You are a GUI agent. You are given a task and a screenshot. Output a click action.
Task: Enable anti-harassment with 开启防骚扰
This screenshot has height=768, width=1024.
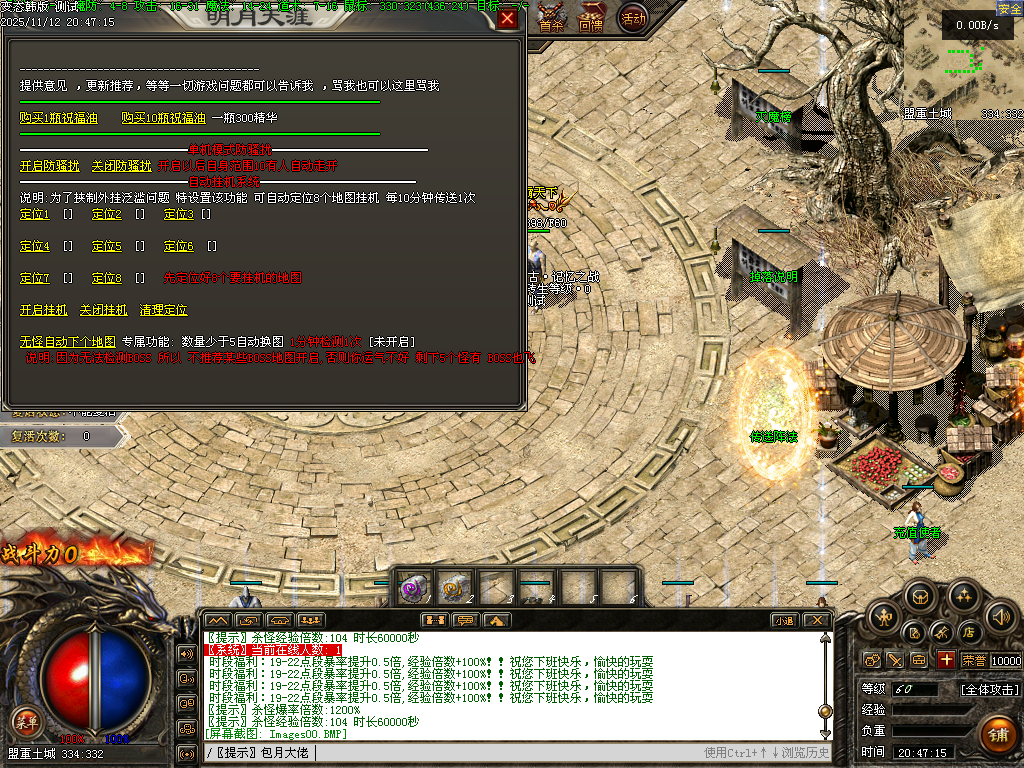pyautogui.click(x=49, y=166)
